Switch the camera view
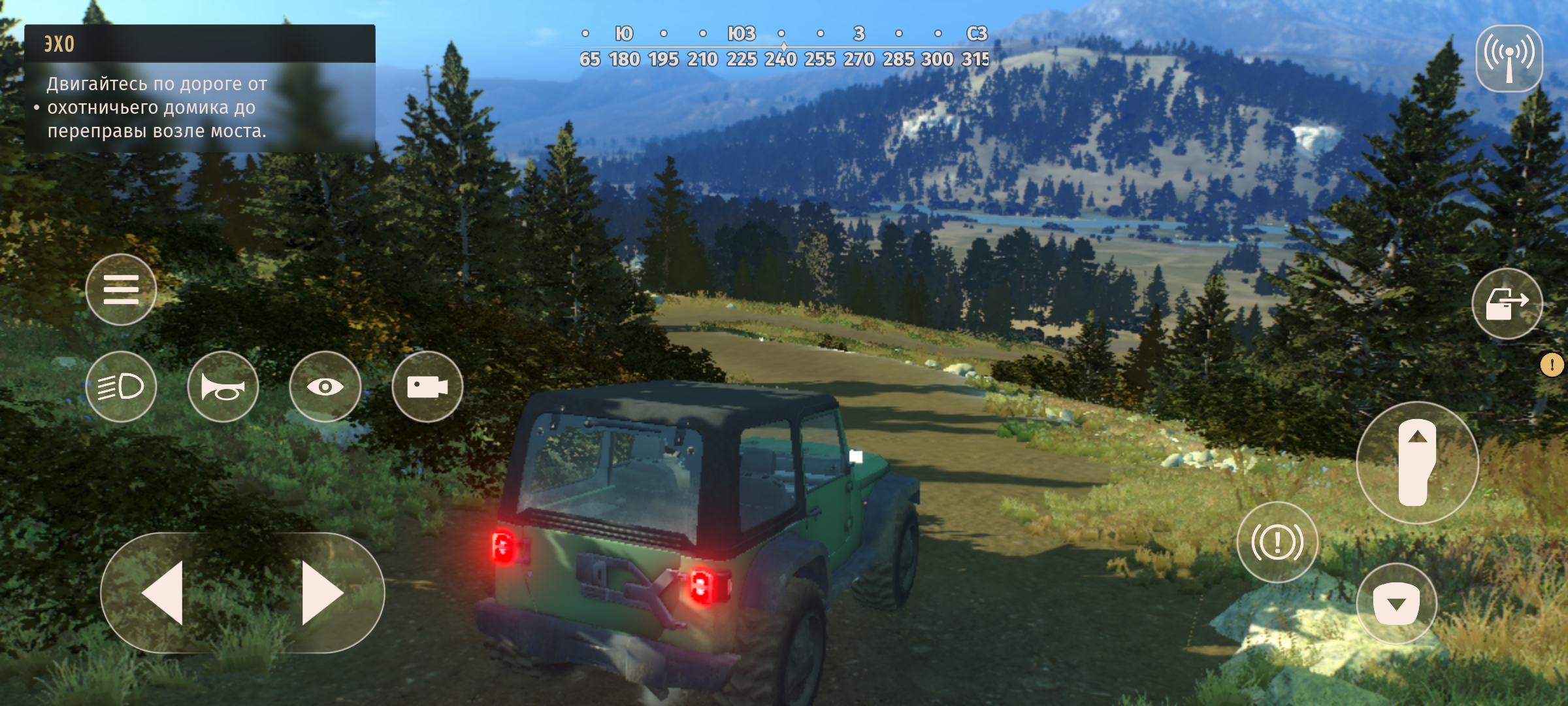This screenshot has height=706, width=1568. [427, 386]
